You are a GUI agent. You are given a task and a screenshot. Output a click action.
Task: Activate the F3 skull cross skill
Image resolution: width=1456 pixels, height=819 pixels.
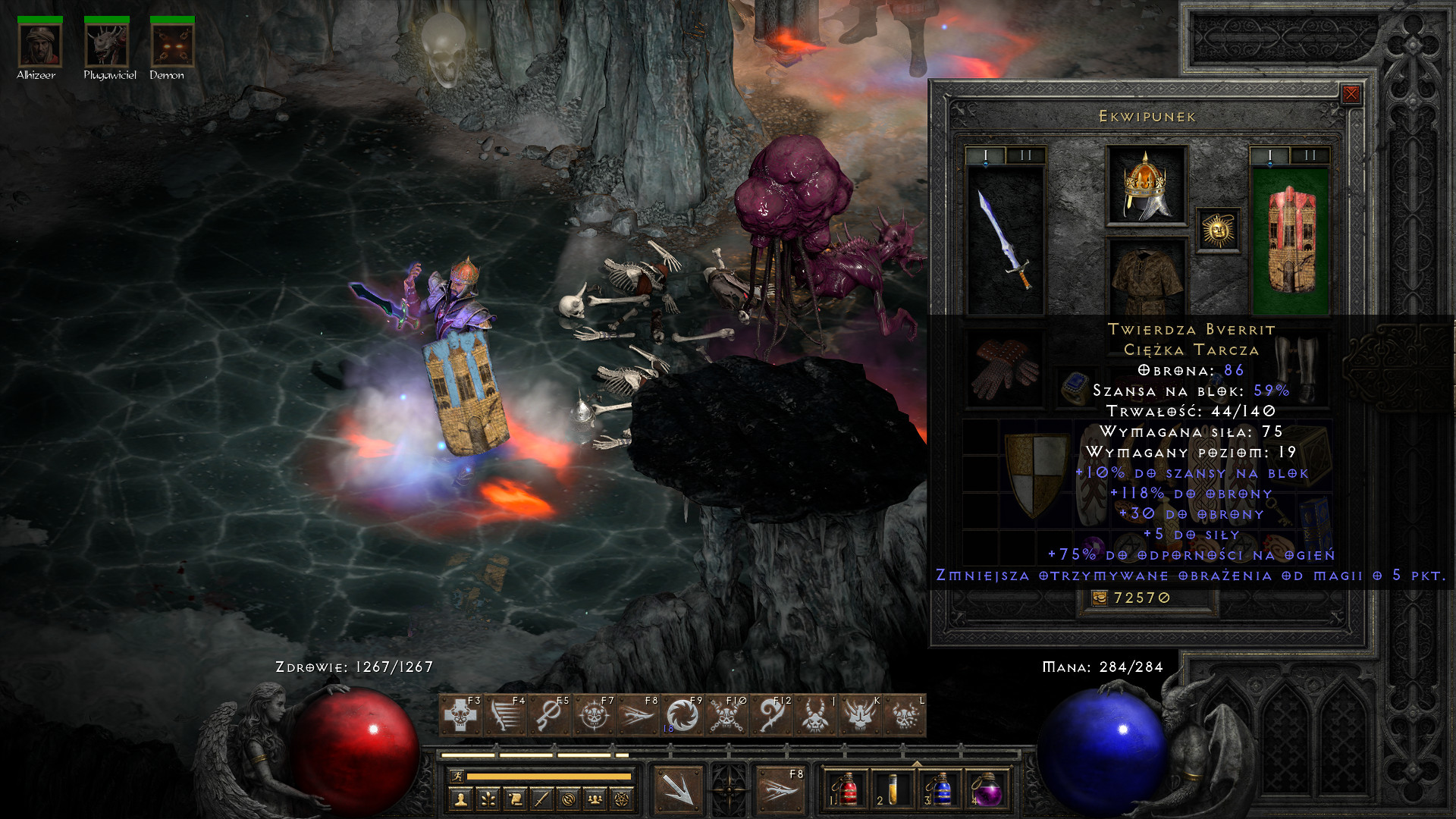(x=461, y=715)
